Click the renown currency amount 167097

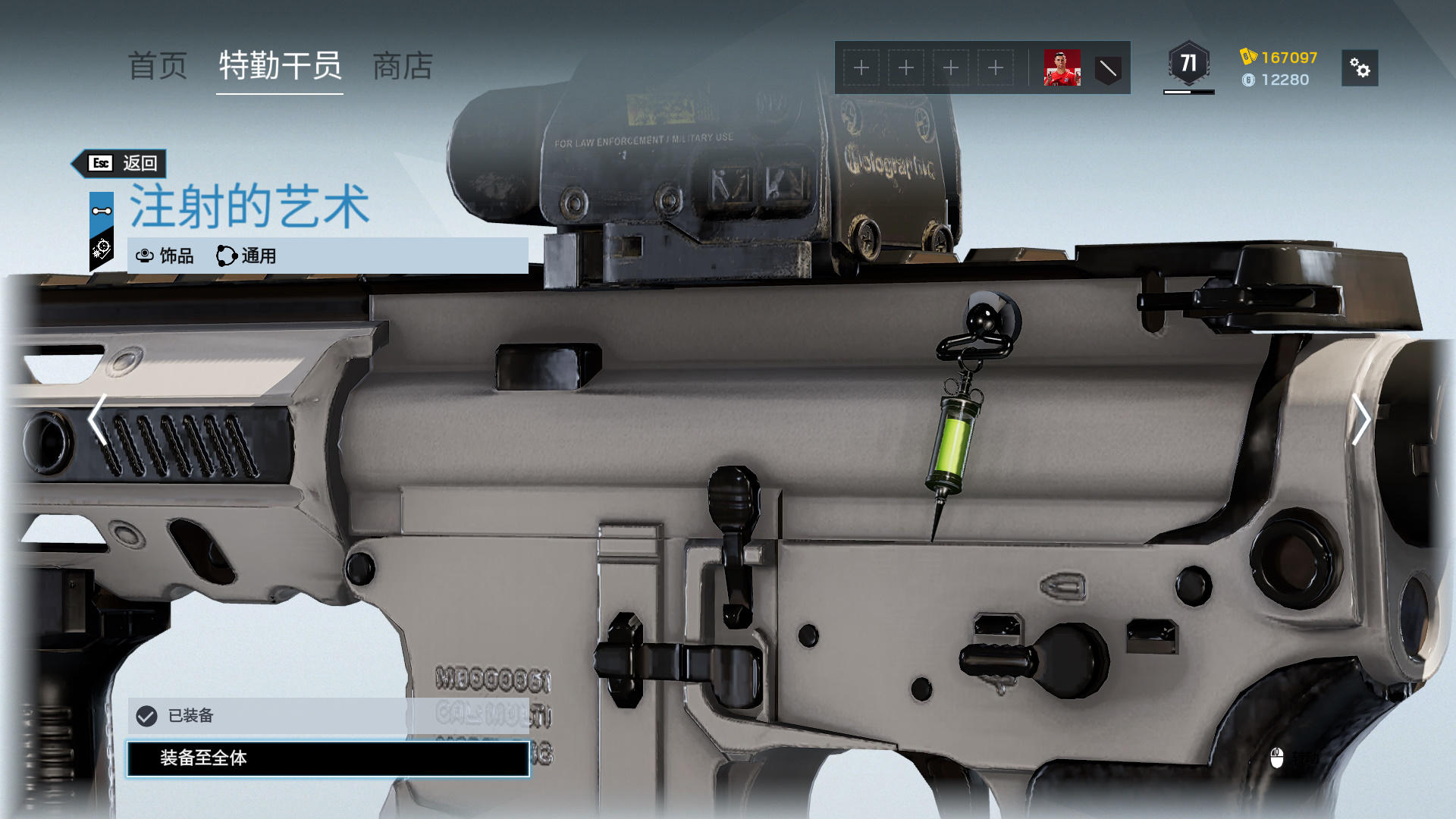(1288, 58)
